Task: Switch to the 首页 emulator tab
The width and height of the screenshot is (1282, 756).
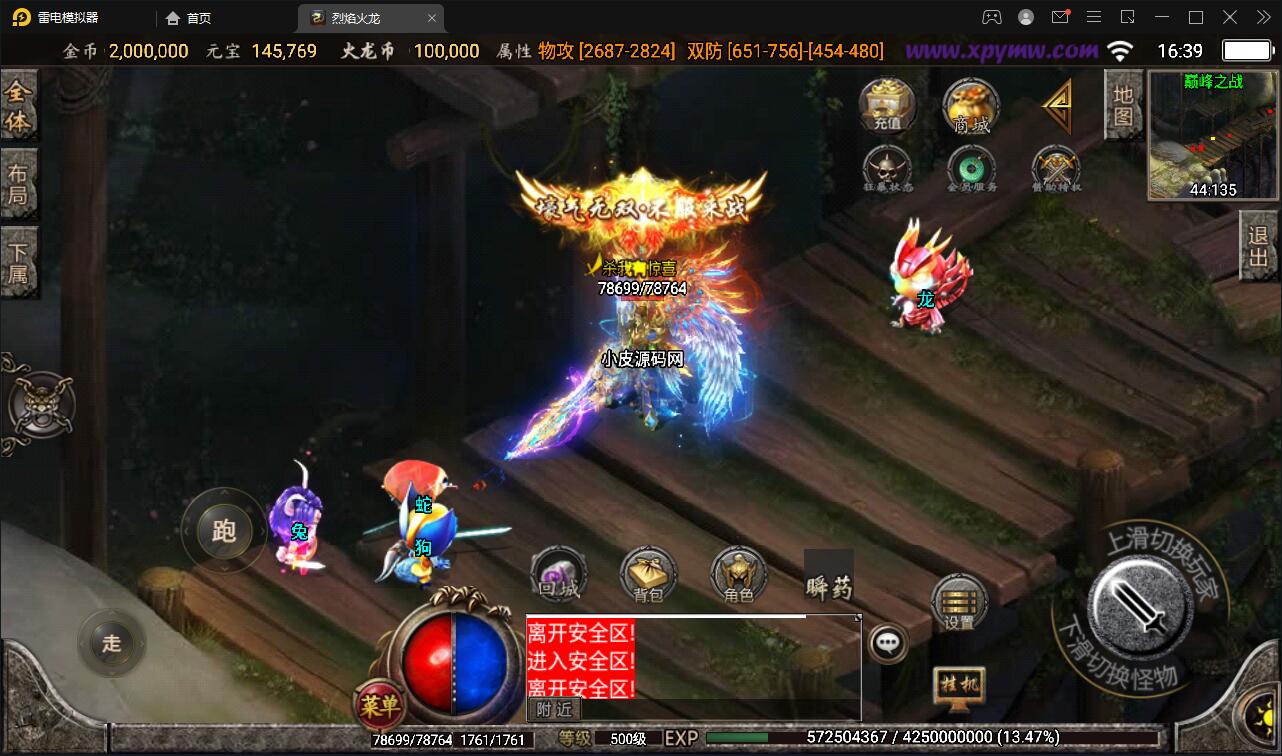Action: [x=187, y=17]
